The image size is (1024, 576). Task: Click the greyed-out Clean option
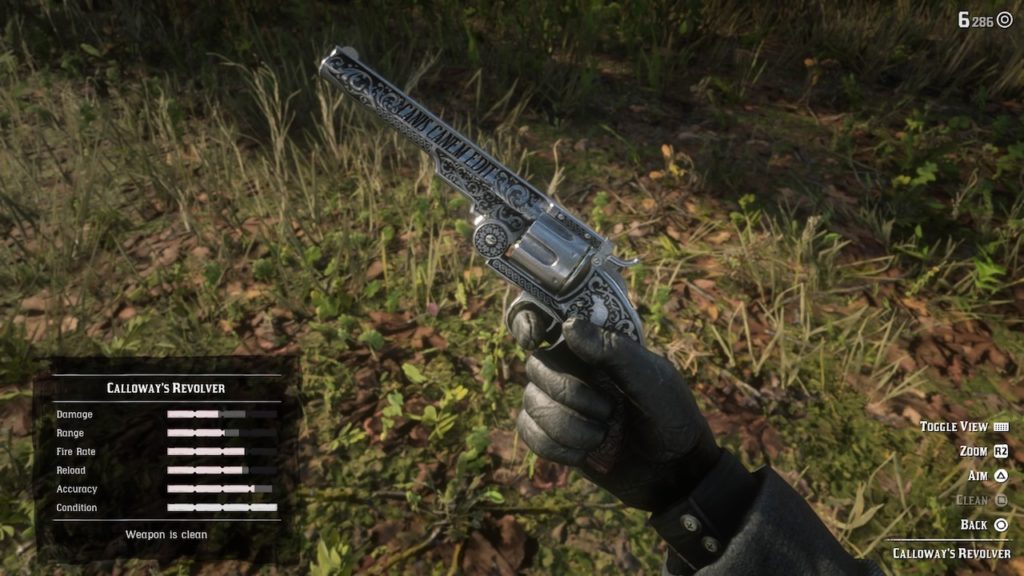981,500
